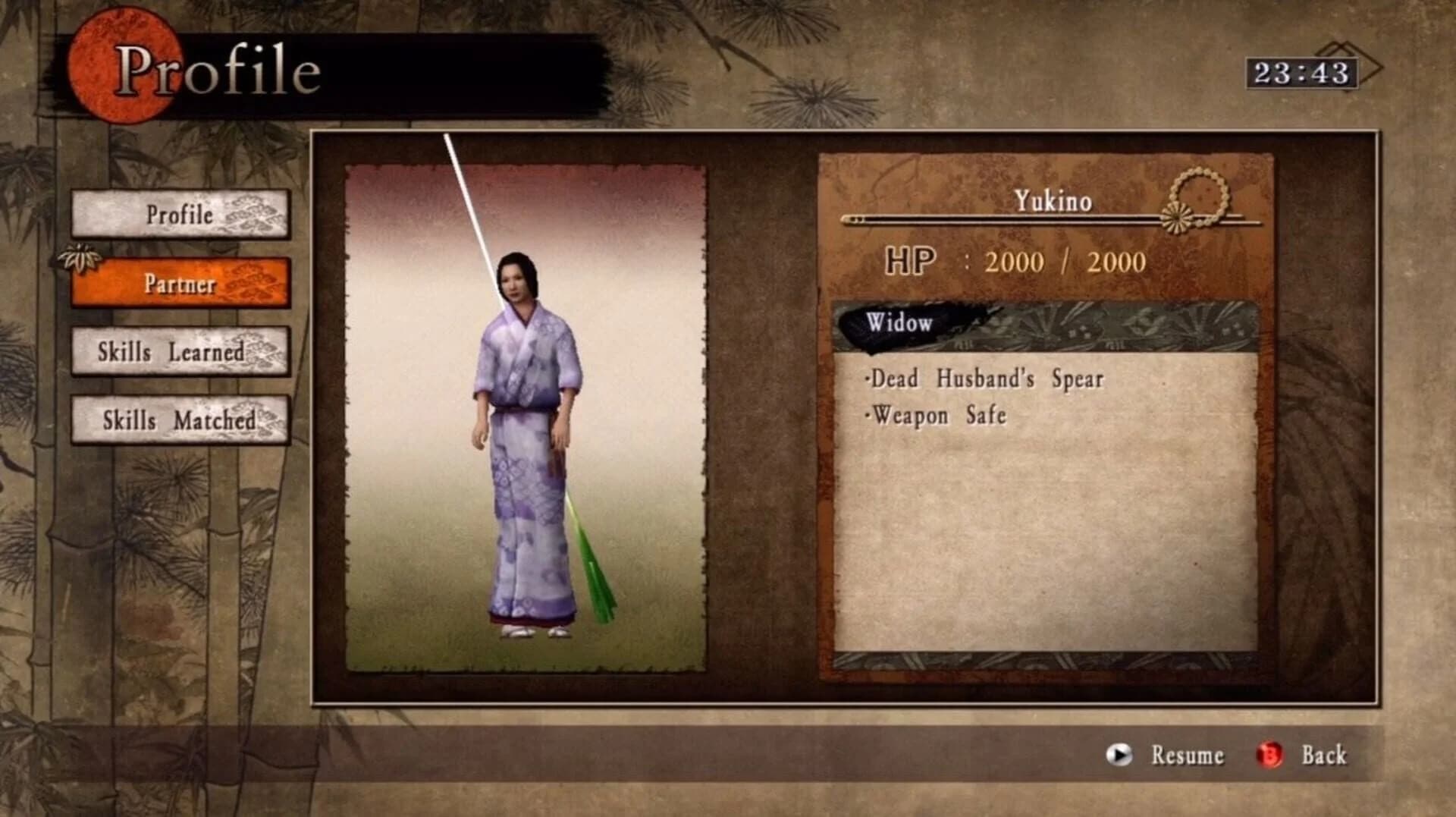Click the leaf ornament beside the Partner tab
The height and width of the screenshot is (817, 1456).
[81, 258]
